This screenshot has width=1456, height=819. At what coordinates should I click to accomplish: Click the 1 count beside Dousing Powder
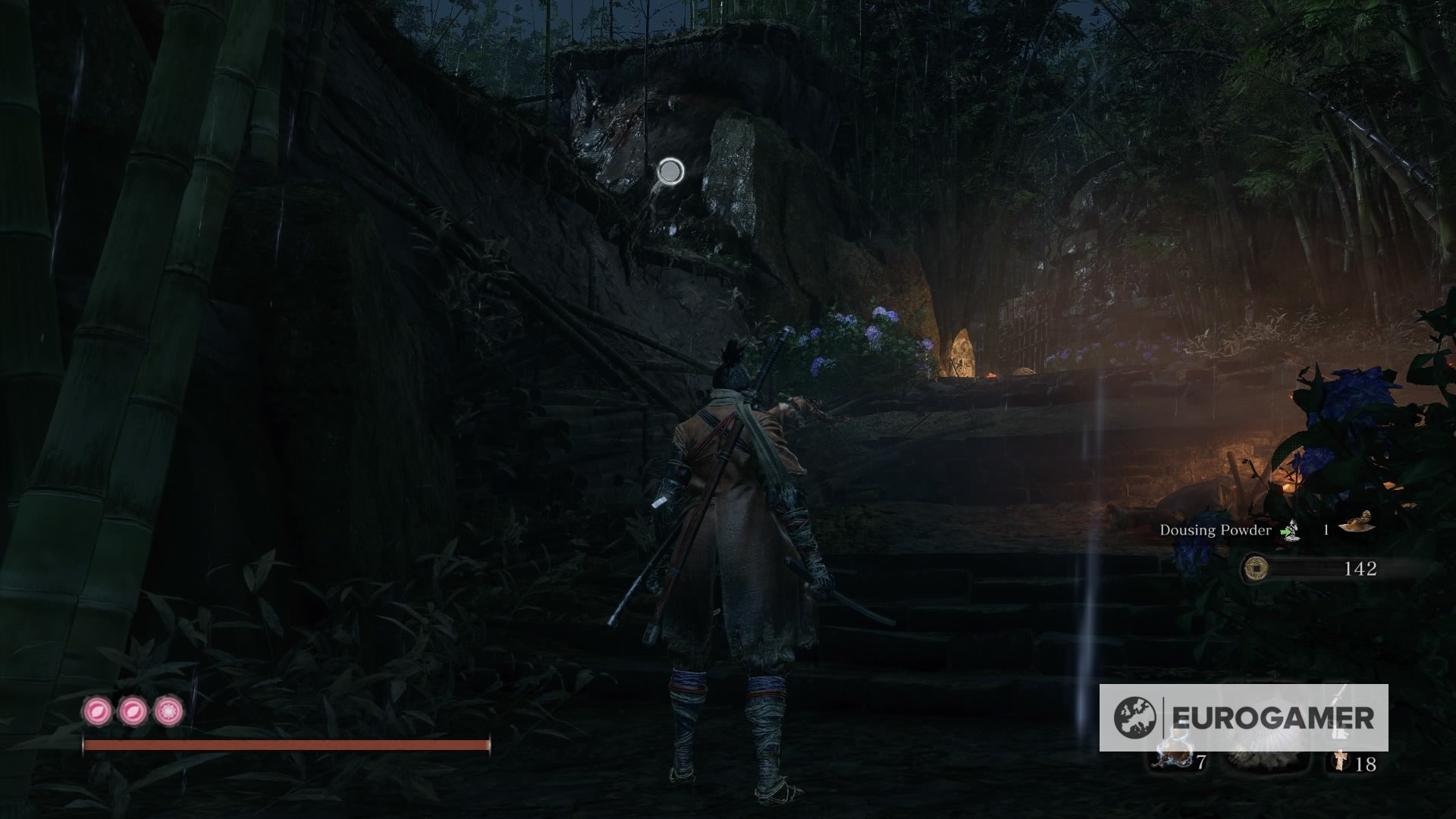(1326, 529)
